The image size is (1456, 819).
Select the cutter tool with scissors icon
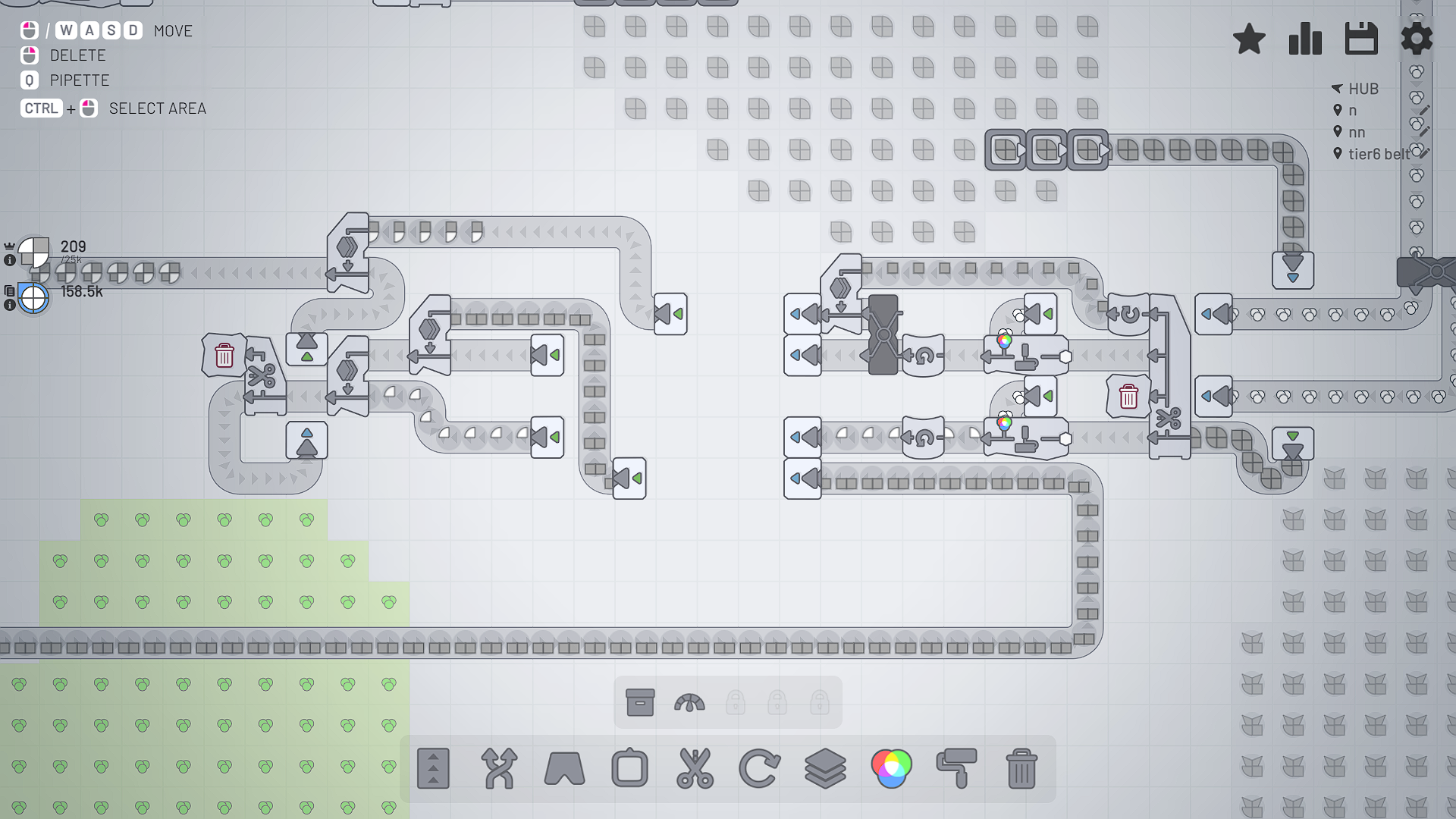(694, 769)
